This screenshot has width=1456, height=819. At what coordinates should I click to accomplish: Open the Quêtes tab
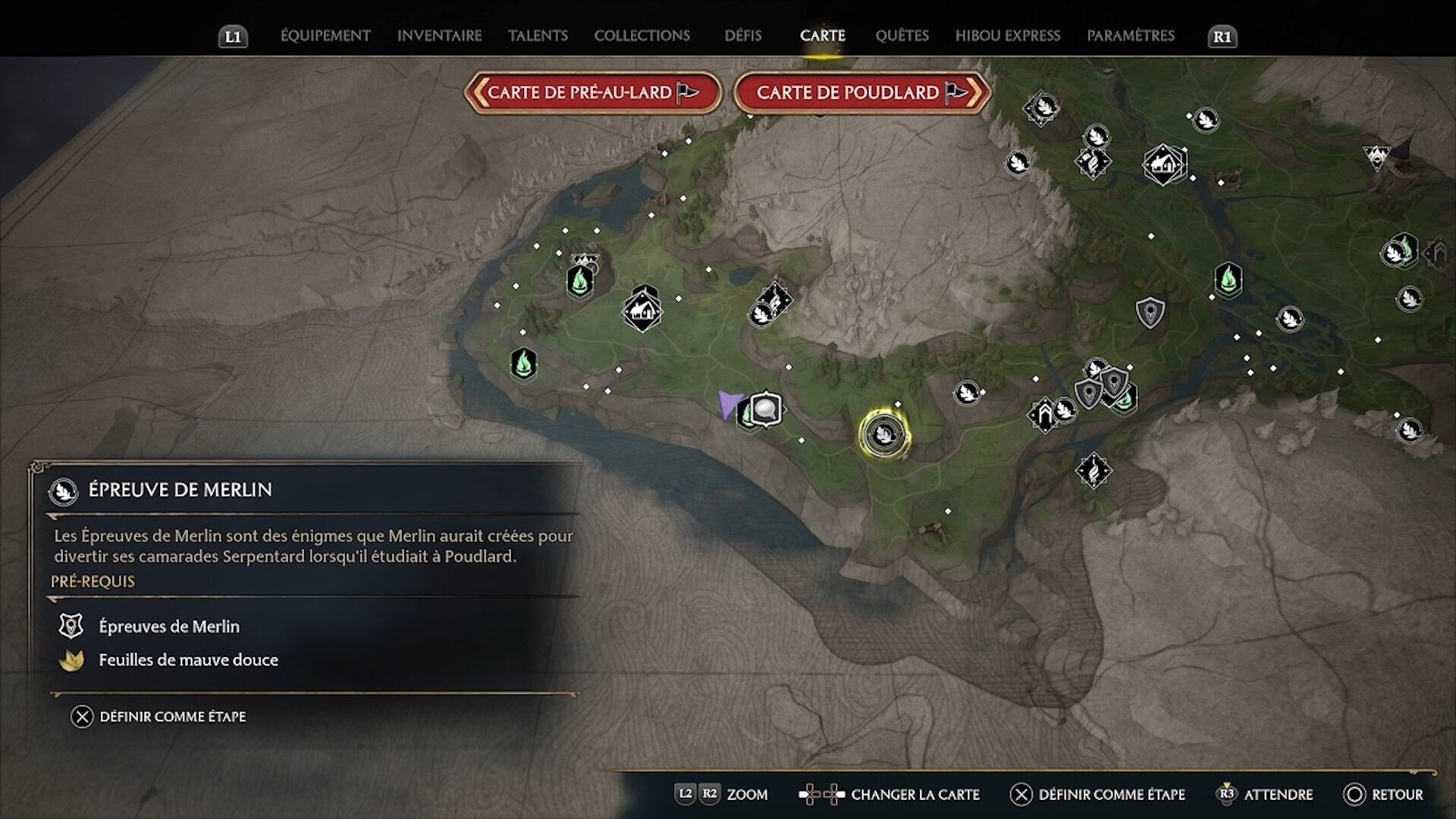pyautogui.click(x=902, y=36)
